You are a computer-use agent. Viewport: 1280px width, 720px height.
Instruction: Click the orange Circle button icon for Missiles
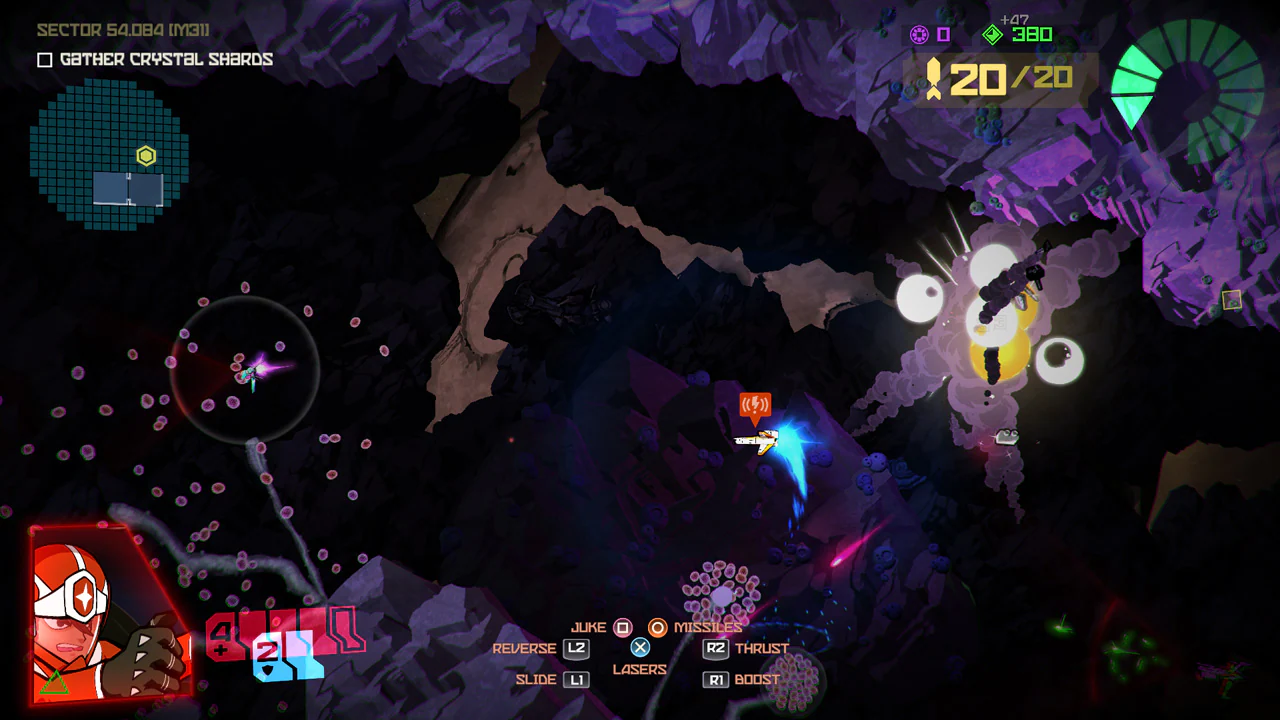[x=659, y=628]
